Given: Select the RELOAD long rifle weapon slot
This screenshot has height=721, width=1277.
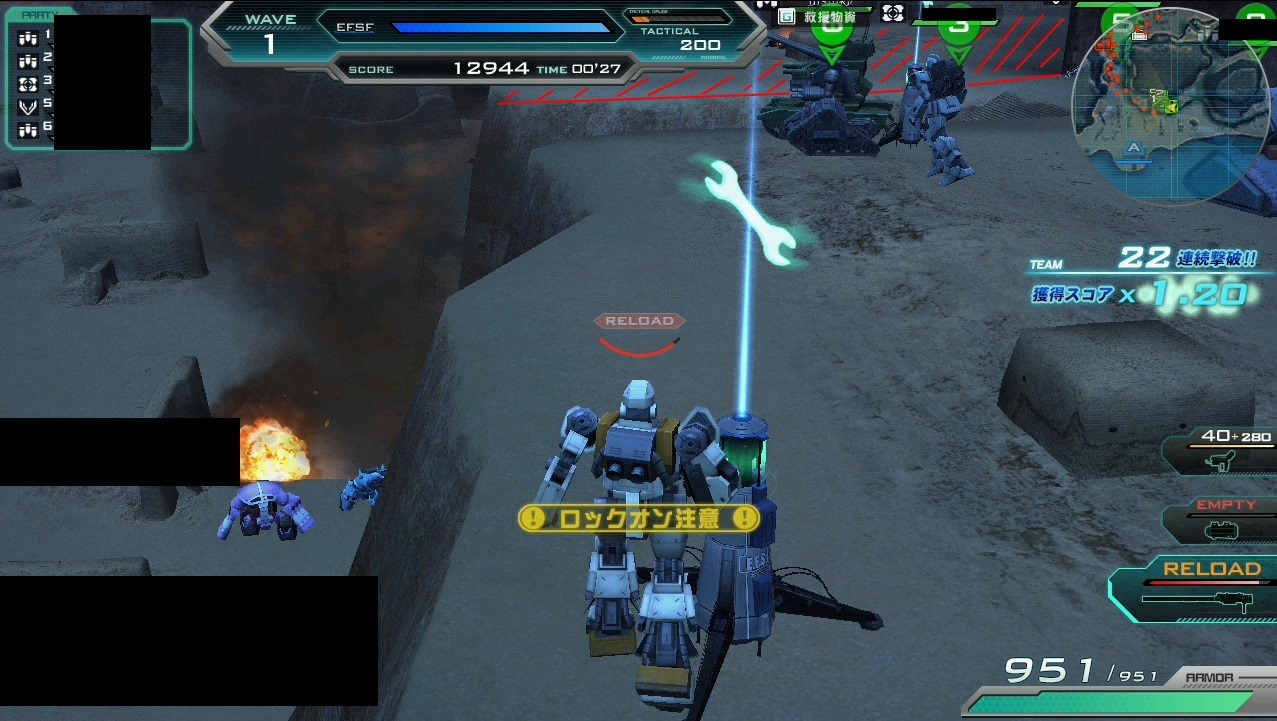Looking at the screenshot, I should [x=1195, y=590].
